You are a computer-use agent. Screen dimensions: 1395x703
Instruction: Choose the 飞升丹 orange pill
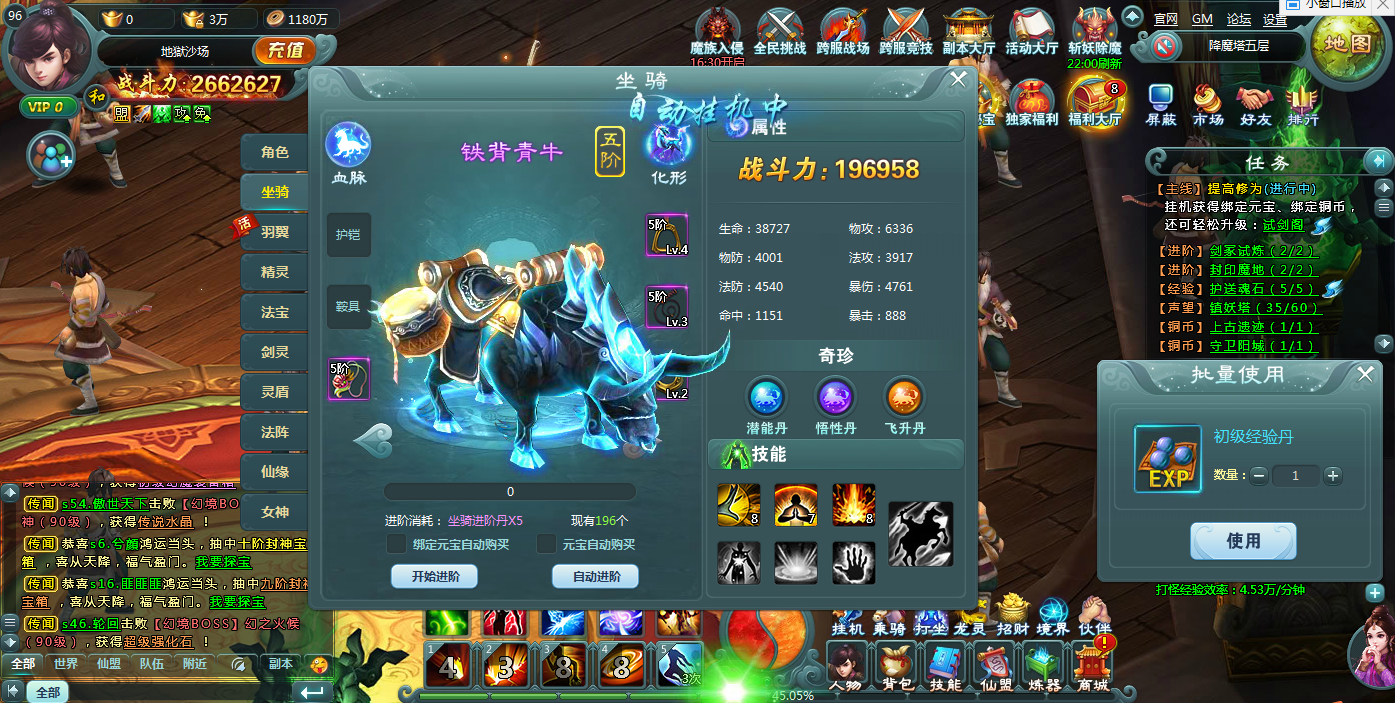pyautogui.click(x=906, y=398)
